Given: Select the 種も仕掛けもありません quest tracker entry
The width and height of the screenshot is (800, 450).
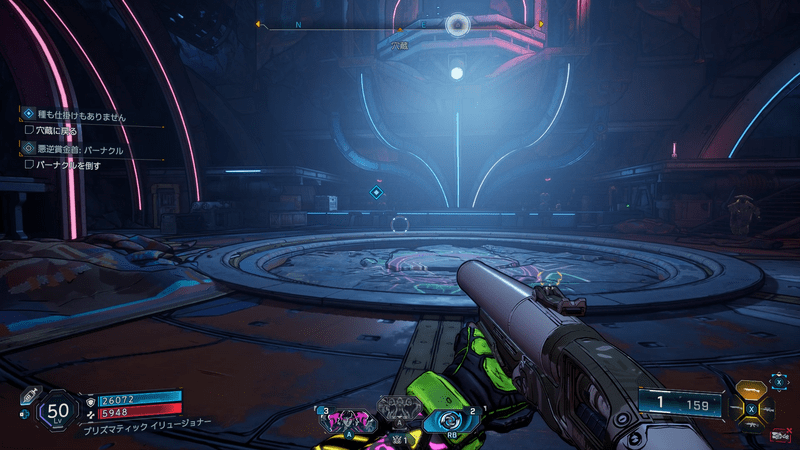Looking at the screenshot, I should point(80,116).
